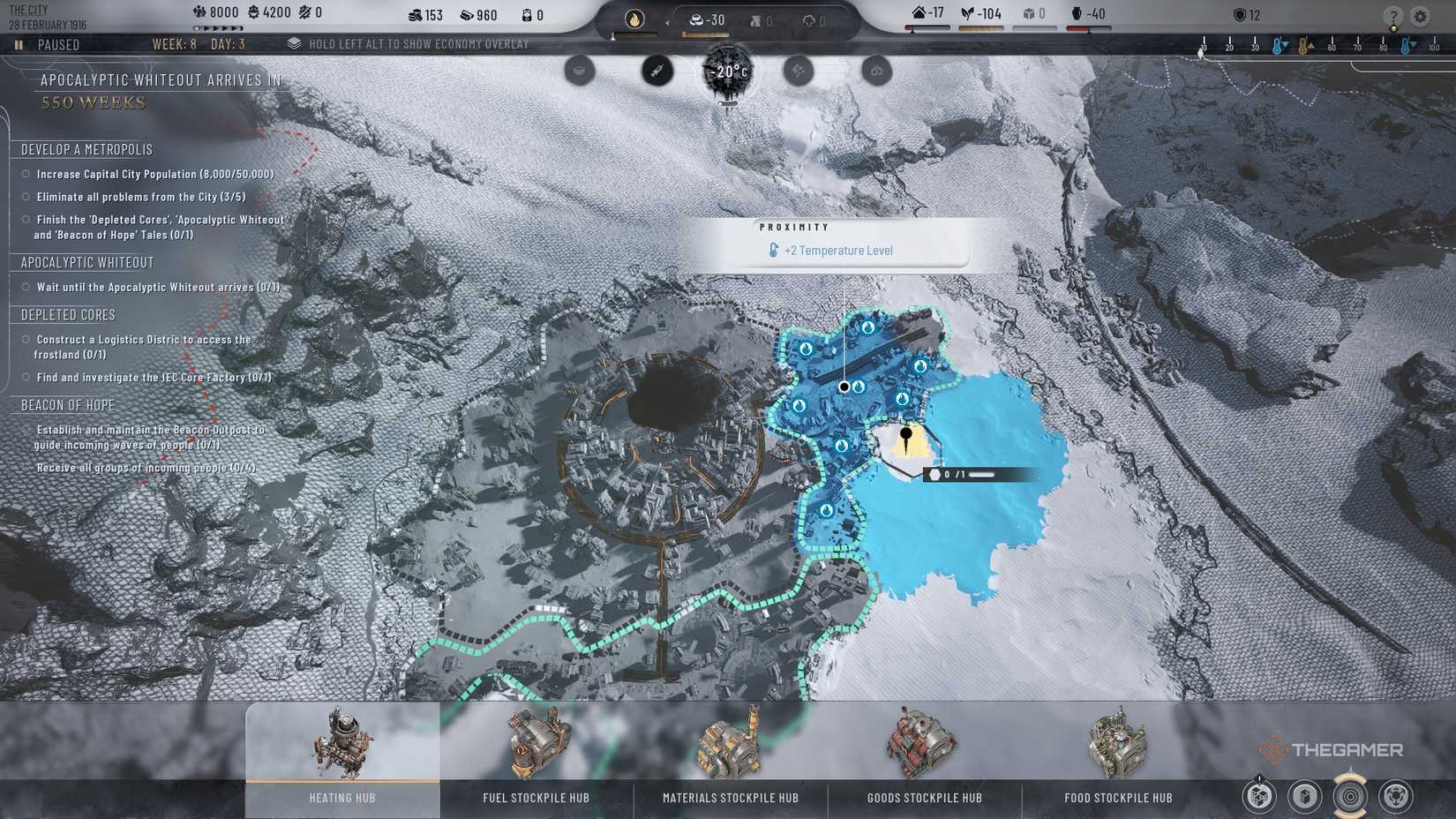Click the map pin marker showing 0/1 progress
This screenshot has width=1456, height=819.
click(x=904, y=437)
